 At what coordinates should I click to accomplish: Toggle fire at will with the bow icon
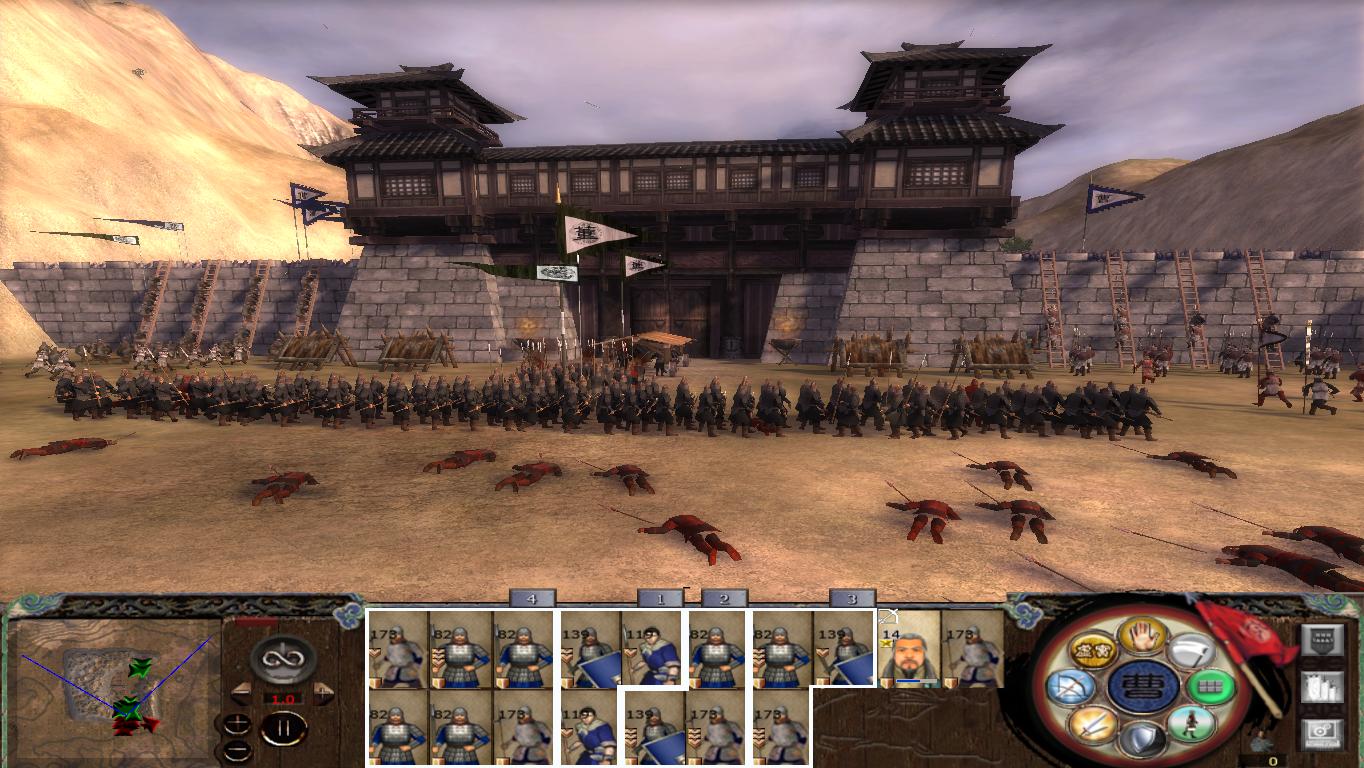(x=1070, y=687)
